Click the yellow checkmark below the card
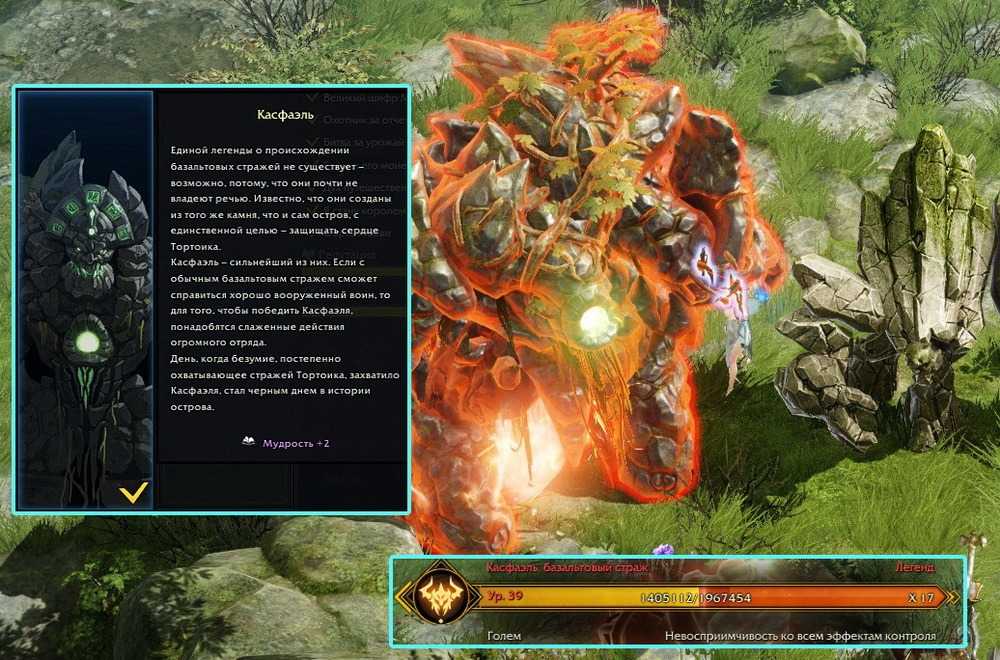The height and width of the screenshot is (660, 1000). coord(133,492)
